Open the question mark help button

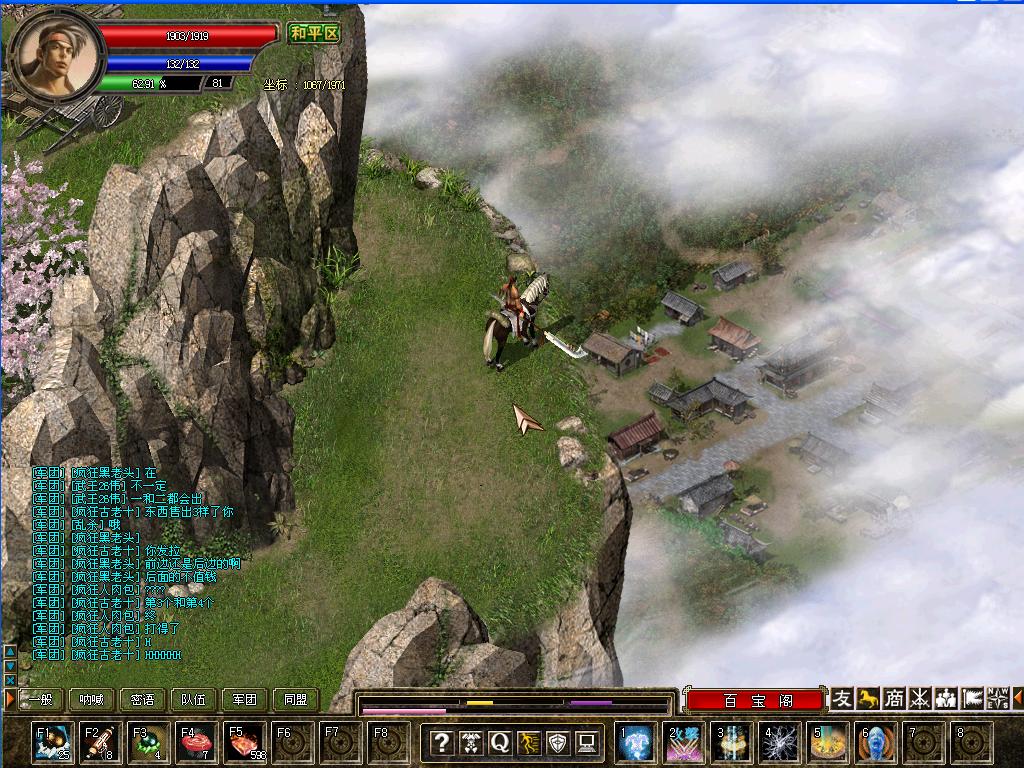point(442,742)
